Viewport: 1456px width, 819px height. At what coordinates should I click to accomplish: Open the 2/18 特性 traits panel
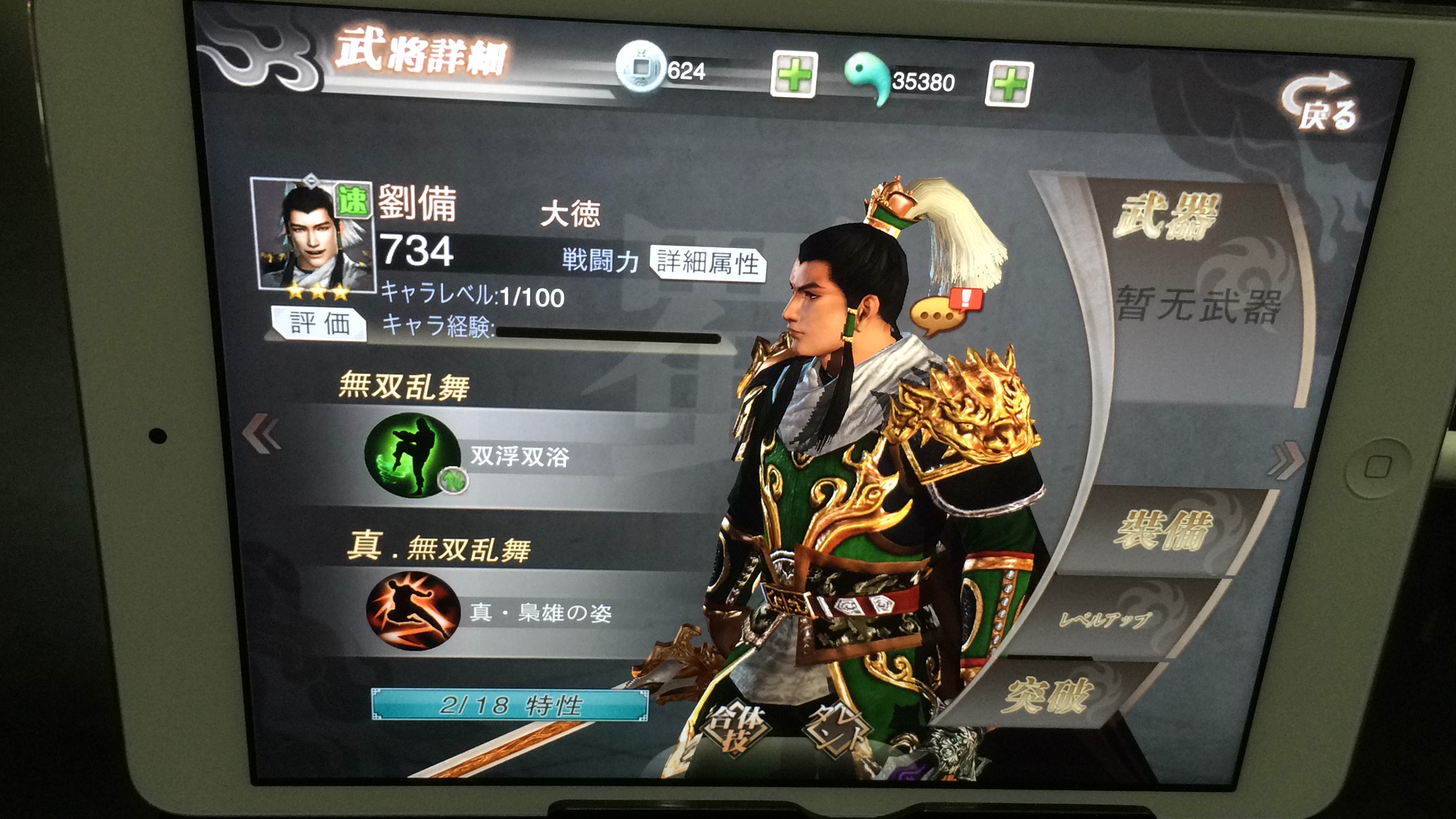pyautogui.click(x=508, y=705)
